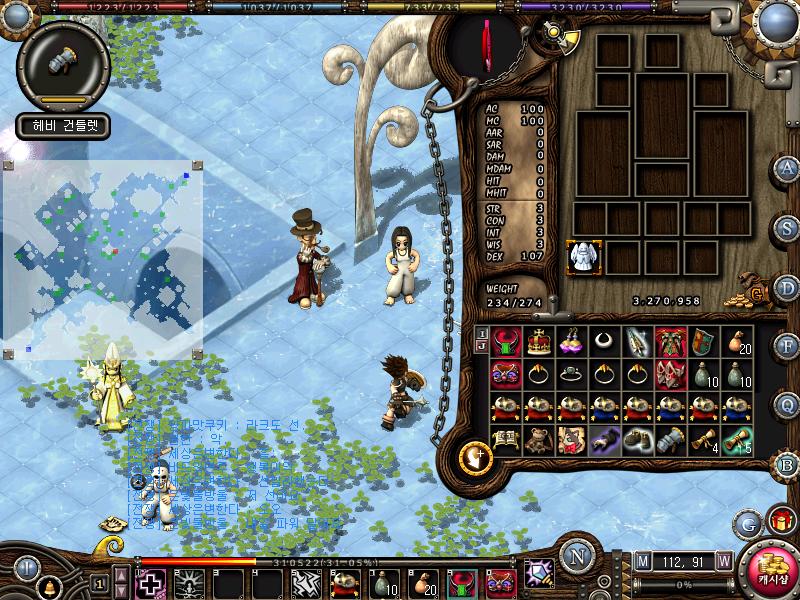Click the round G button beside the gift box

746,522
